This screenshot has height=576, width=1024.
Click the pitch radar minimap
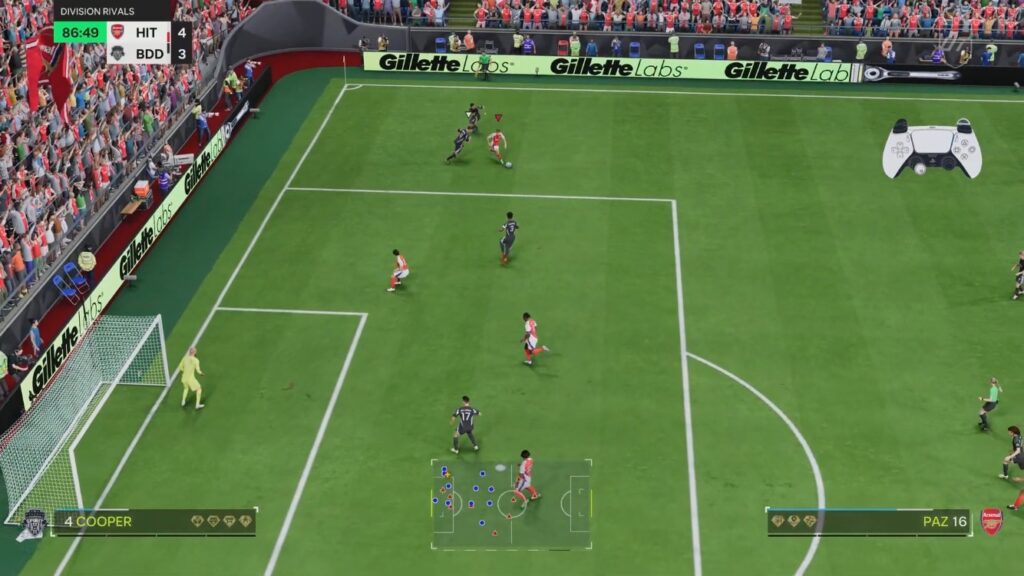coord(511,504)
